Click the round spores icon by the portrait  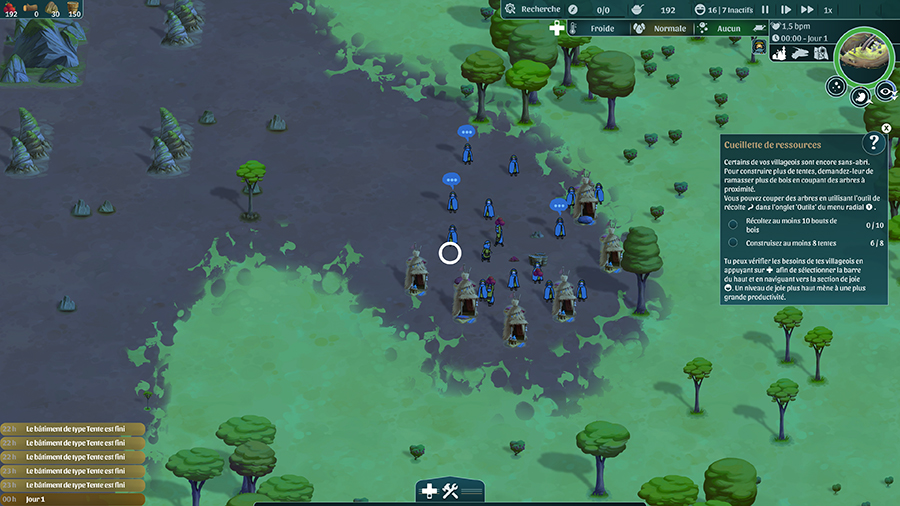(x=836, y=88)
